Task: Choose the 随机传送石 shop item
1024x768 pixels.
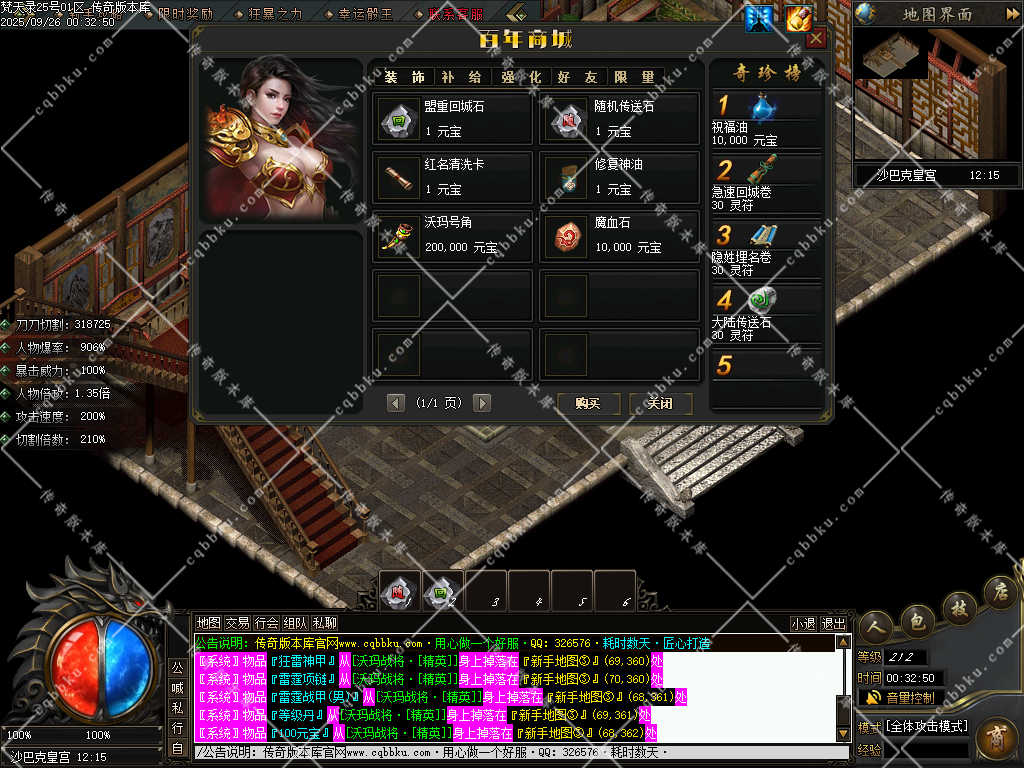Action: [x=620, y=120]
